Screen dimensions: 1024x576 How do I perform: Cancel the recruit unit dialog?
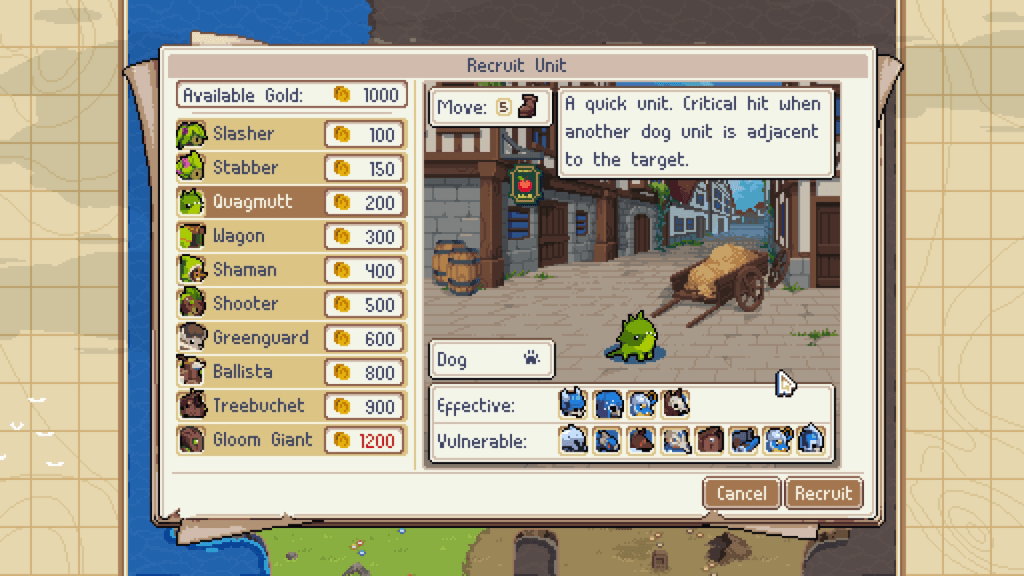pyautogui.click(x=742, y=493)
